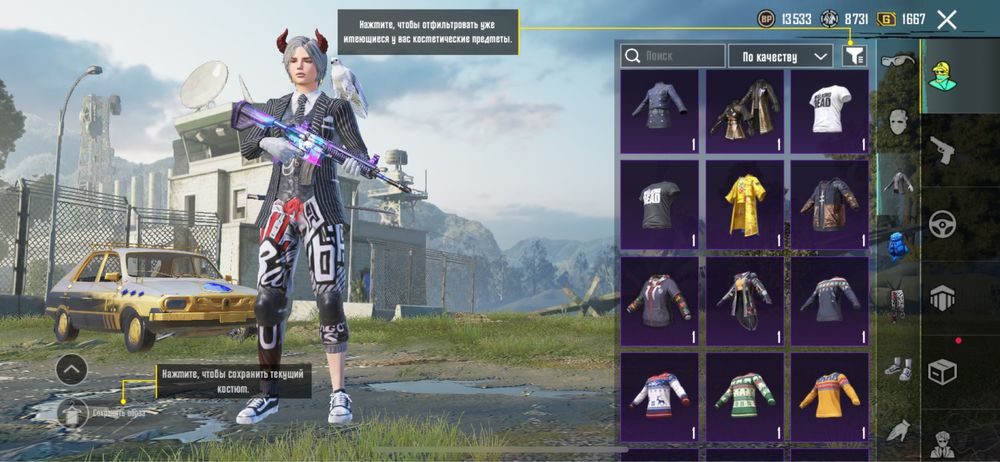Open the box crate tab

[942, 371]
